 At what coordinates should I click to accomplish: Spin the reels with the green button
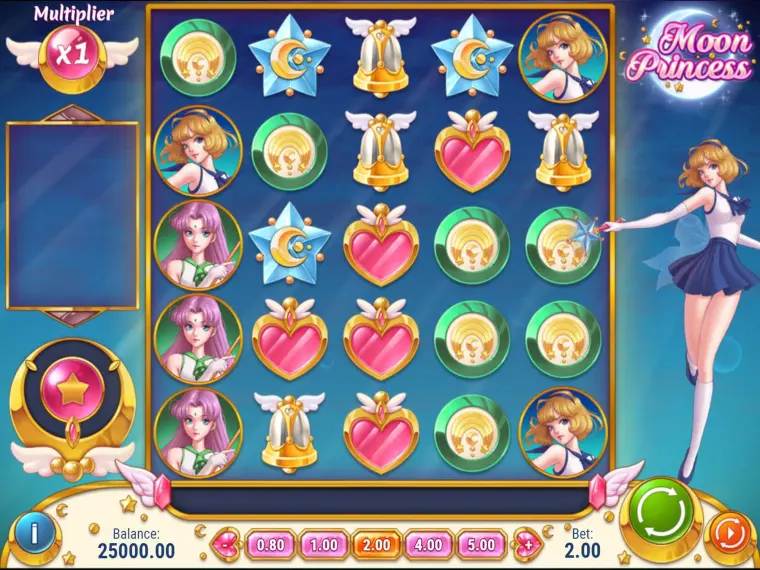point(661,512)
